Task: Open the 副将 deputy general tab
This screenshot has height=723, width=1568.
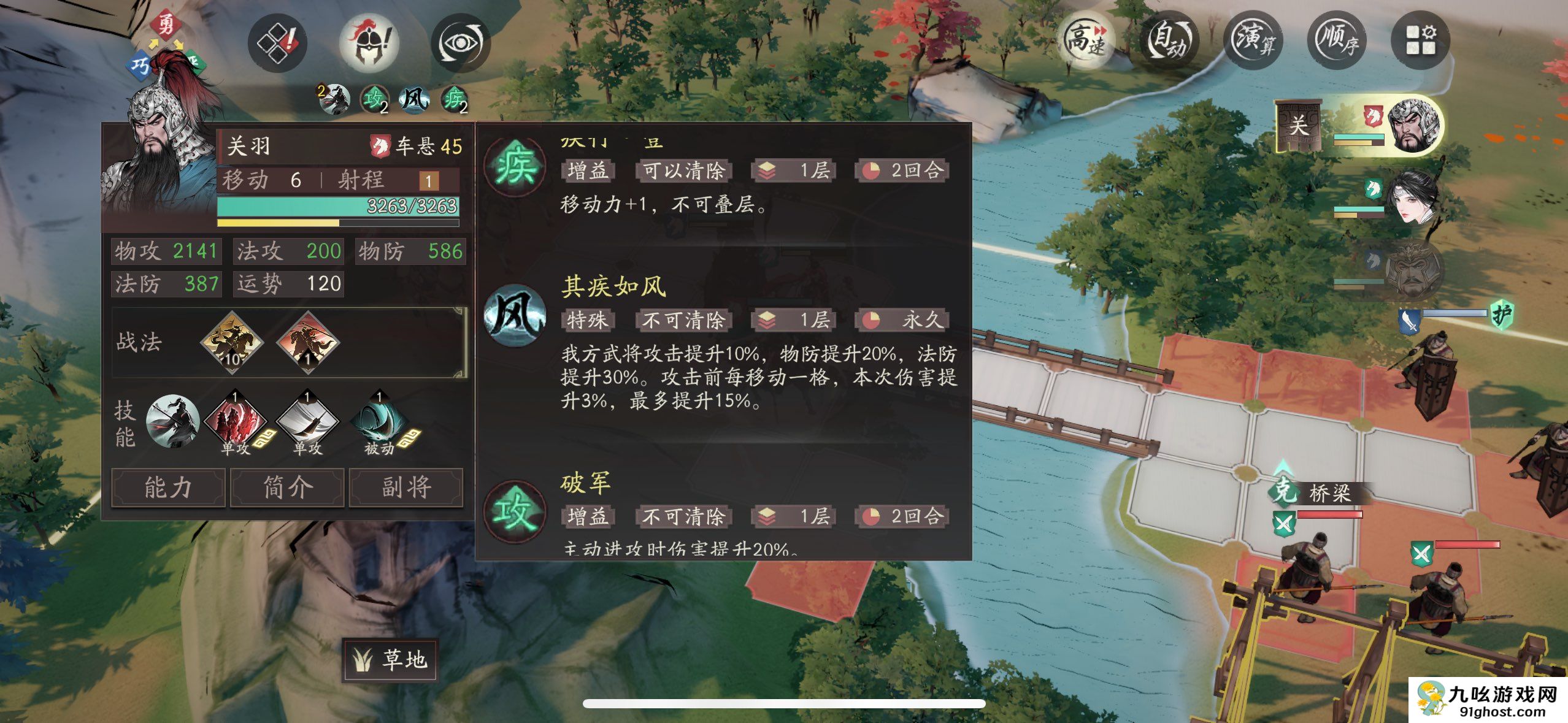Action: pos(406,488)
